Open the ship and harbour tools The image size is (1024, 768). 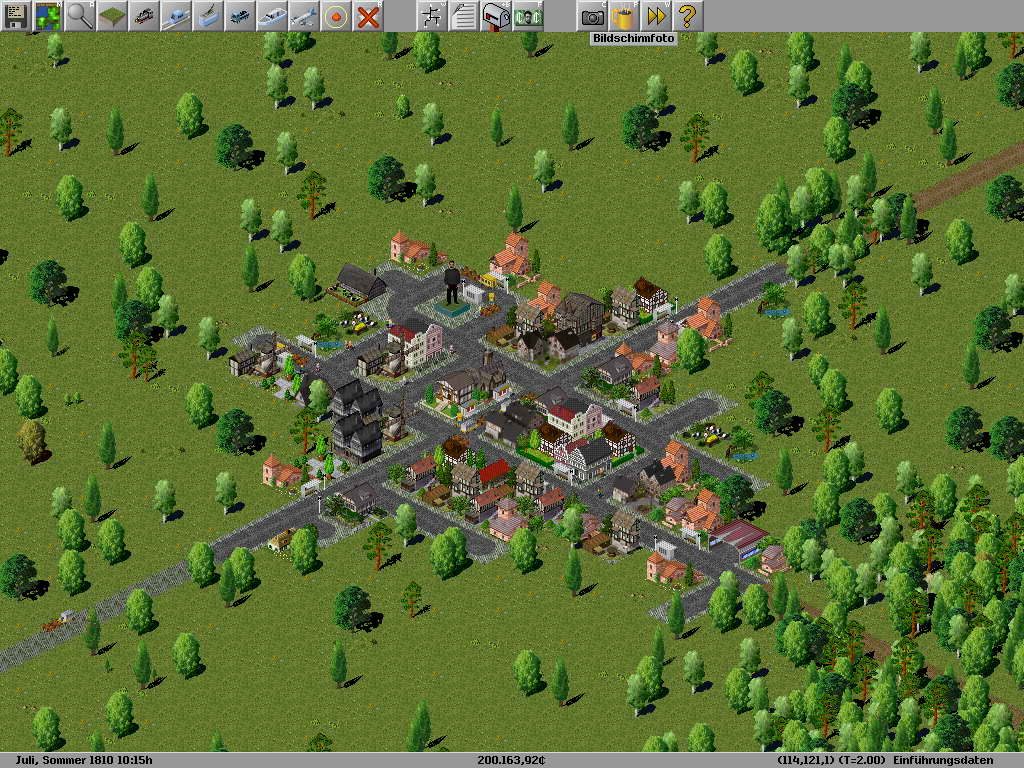(272, 16)
